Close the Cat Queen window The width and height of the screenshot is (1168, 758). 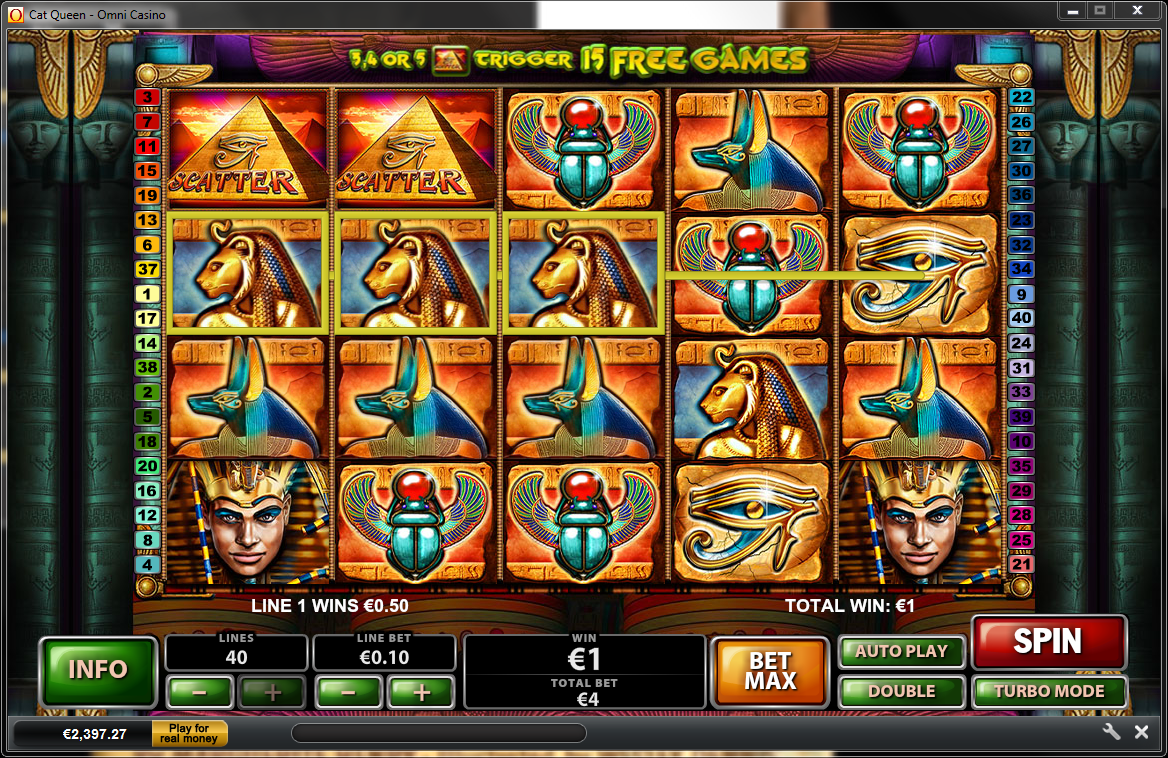(x=1138, y=11)
